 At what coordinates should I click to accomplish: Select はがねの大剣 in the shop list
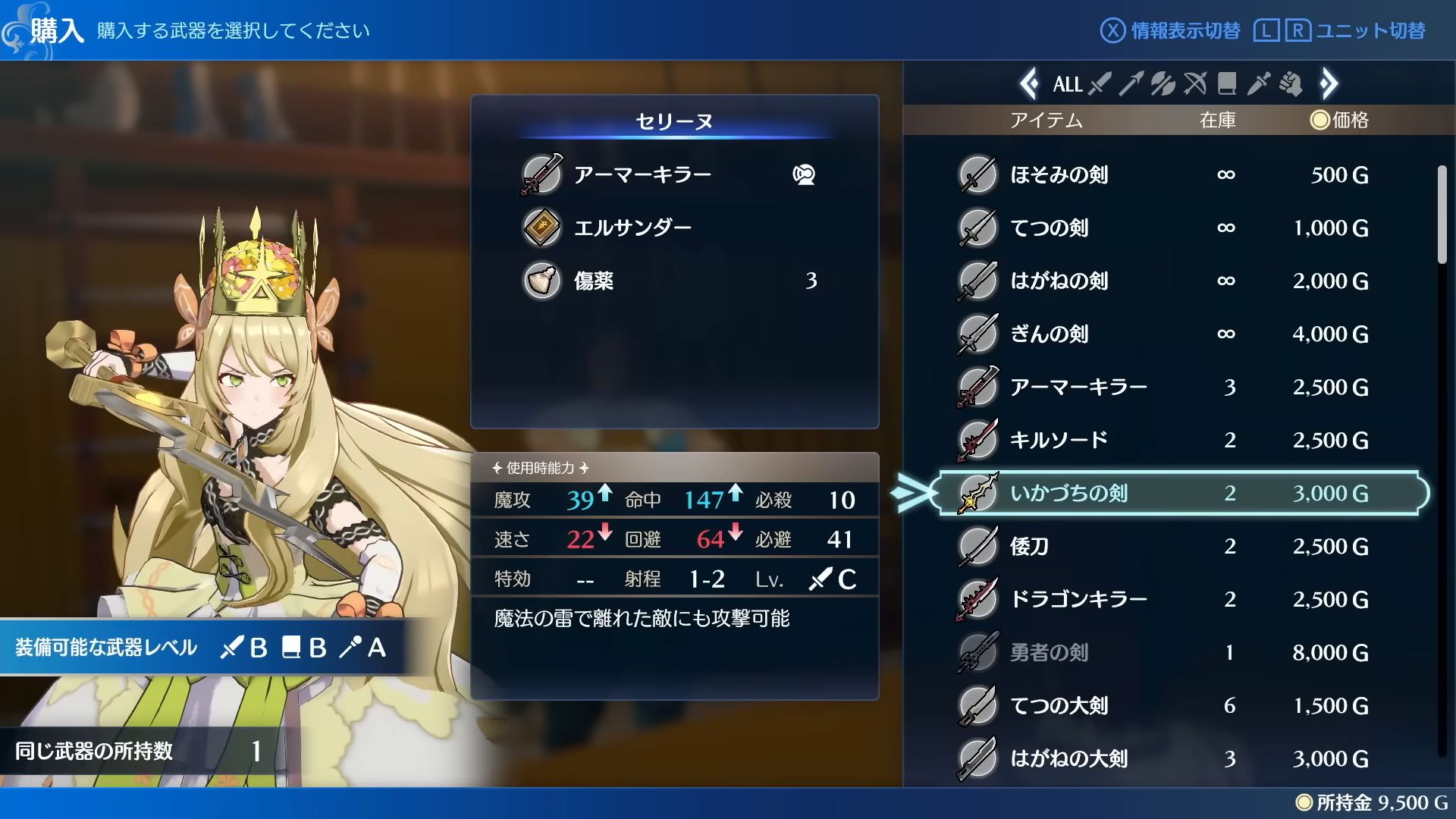[x=1068, y=759]
